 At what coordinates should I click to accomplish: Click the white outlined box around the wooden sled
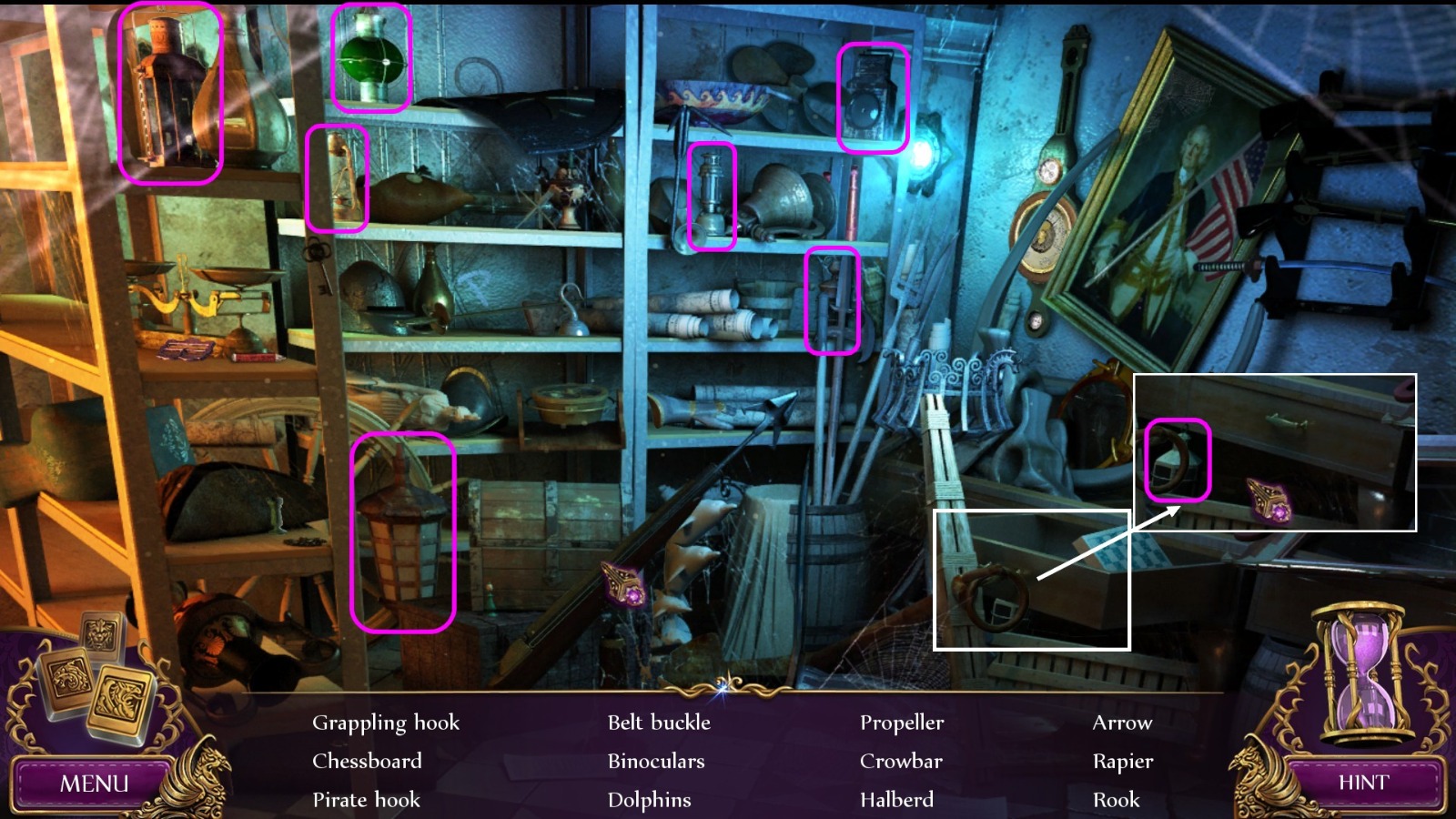1033,580
